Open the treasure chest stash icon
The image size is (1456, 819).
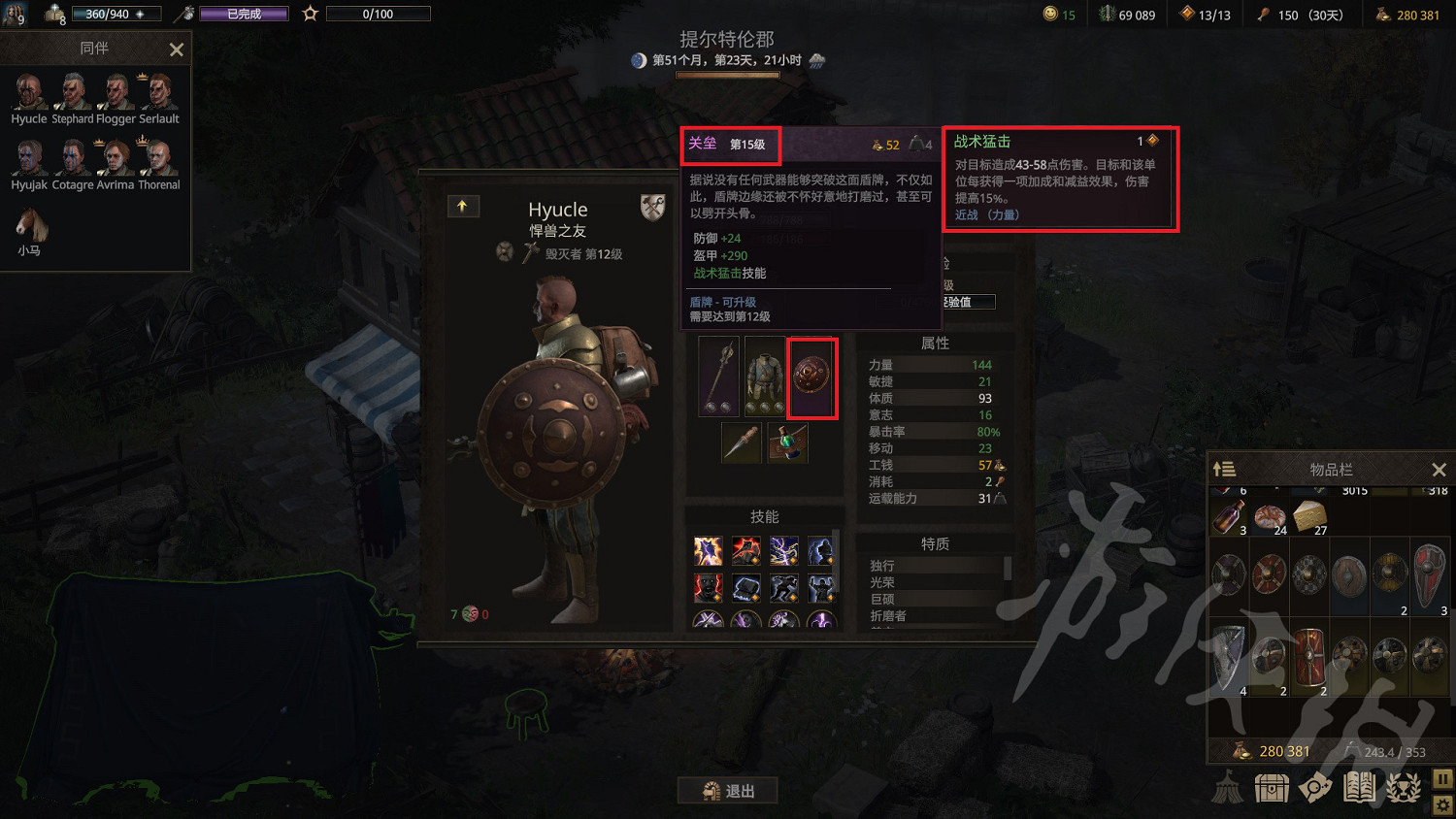[x=1272, y=788]
